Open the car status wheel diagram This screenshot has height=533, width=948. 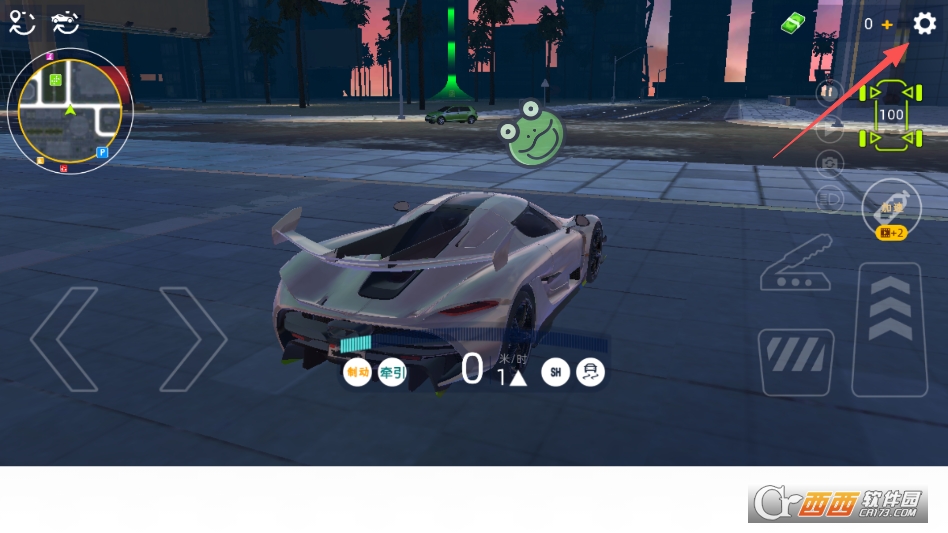point(891,115)
